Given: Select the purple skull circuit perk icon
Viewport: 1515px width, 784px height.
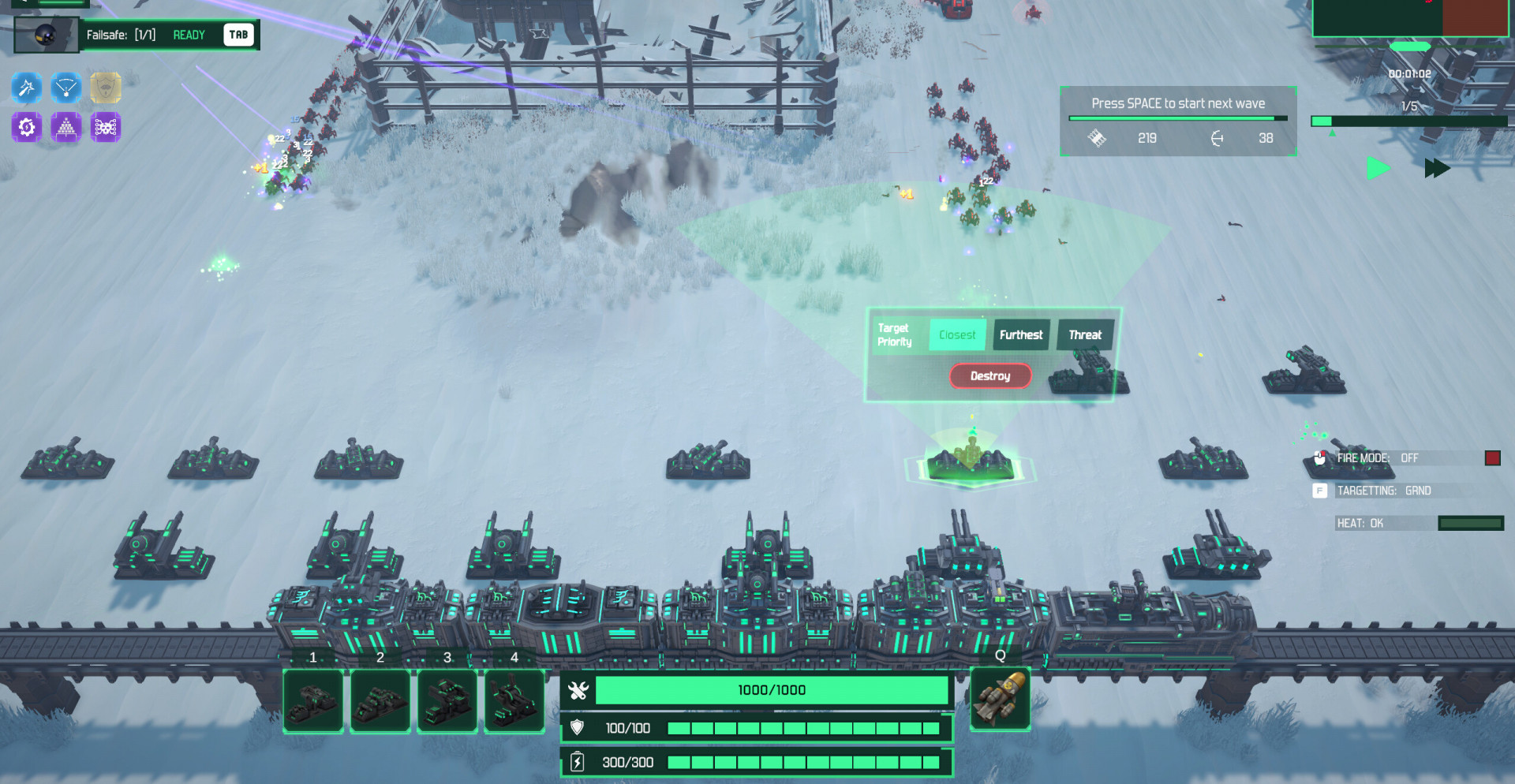Looking at the screenshot, I should click(x=106, y=126).
